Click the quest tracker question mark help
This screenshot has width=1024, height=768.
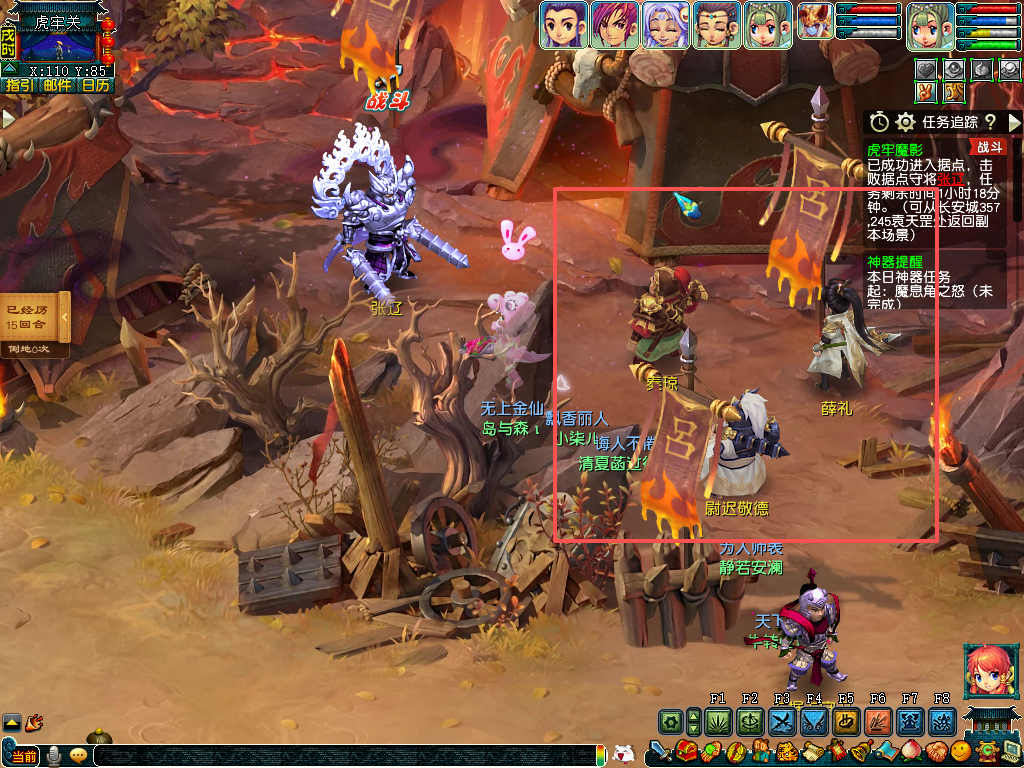click(990, 122)
